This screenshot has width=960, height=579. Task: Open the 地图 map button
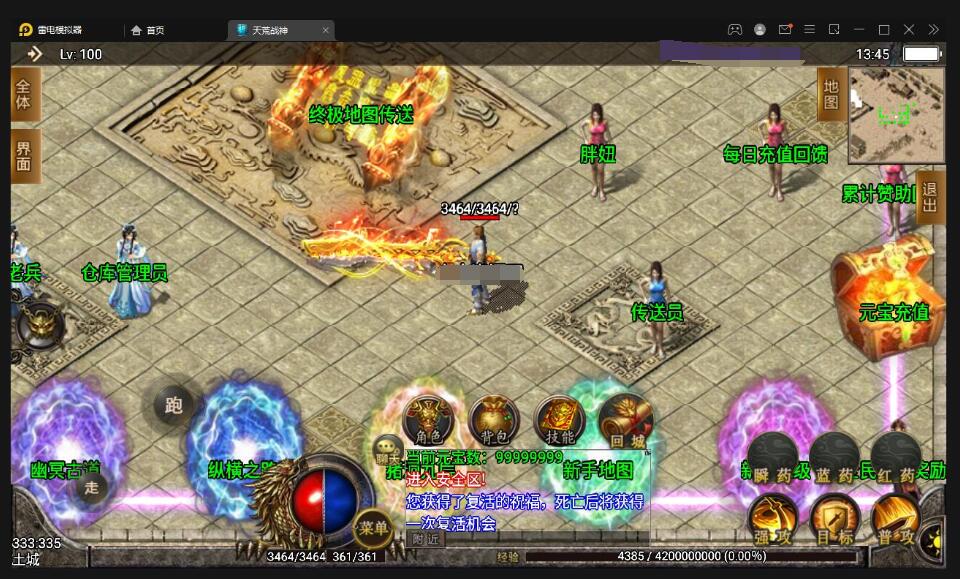(831, 95)
